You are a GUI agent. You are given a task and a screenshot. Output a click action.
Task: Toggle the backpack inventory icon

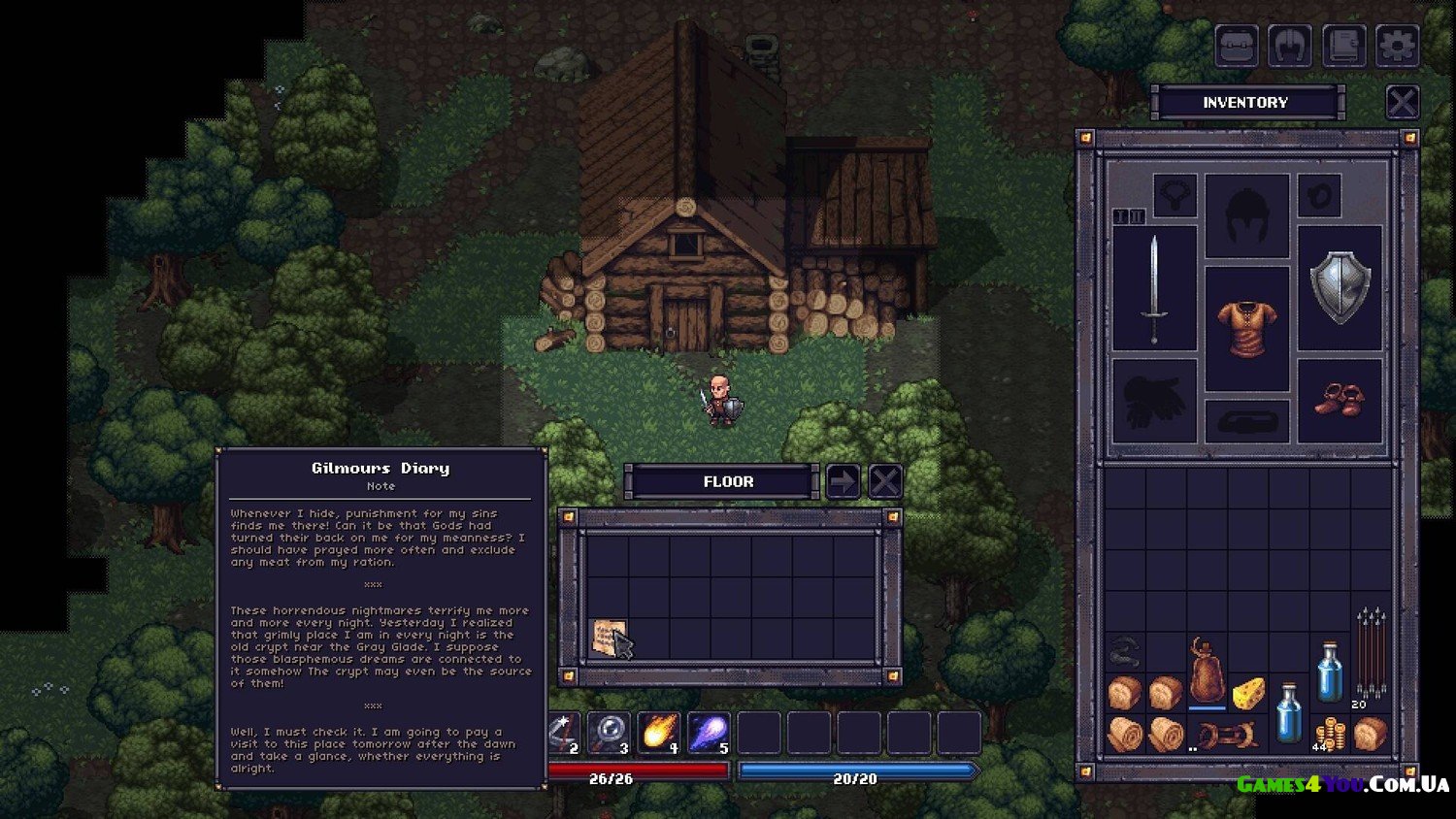pos(1237,46)
